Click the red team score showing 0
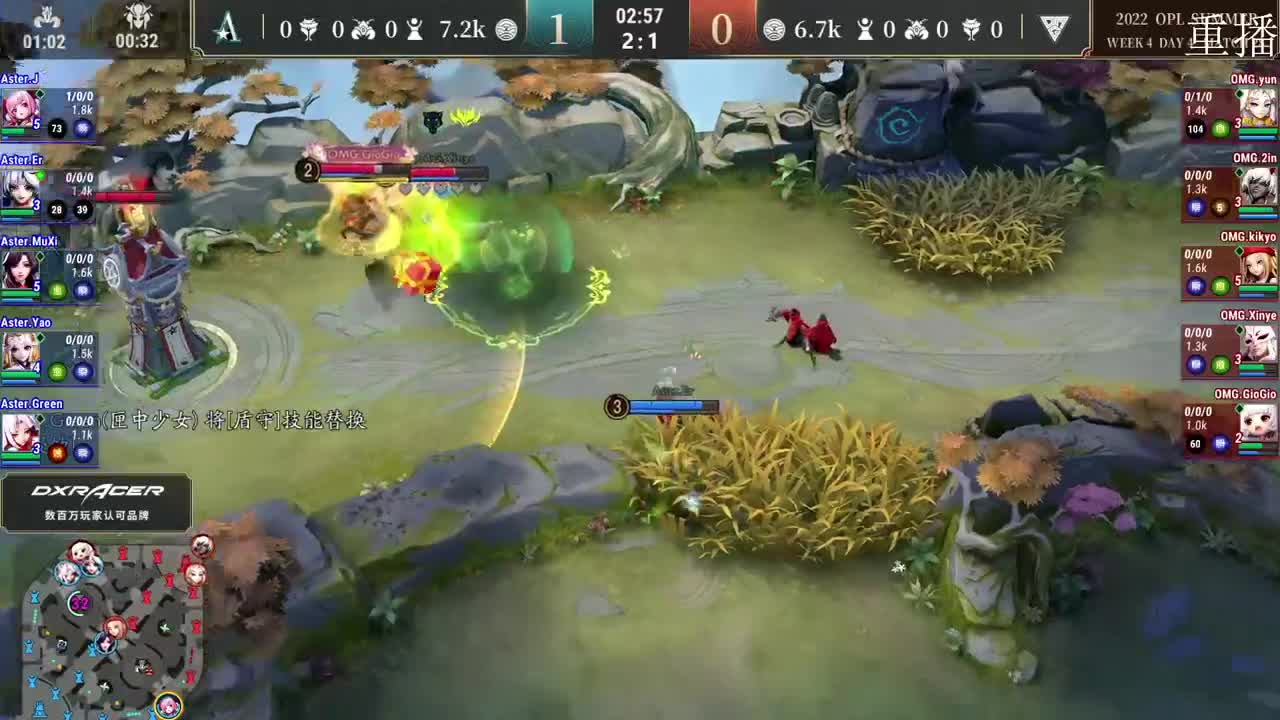Screen dimensions: 1280x720 [x=724, y=27]
